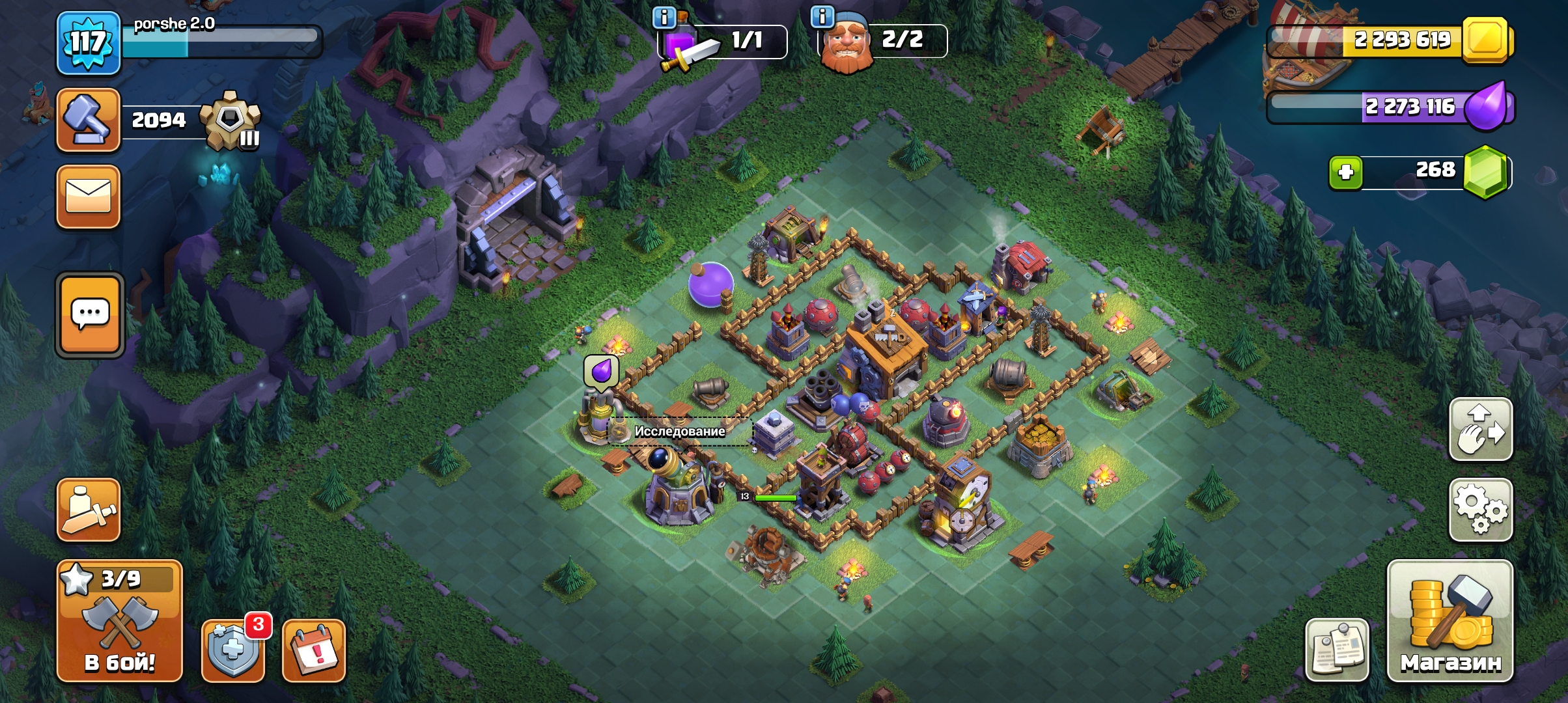Tap the player level 117 badge
Screen dimensions: 1568x703
point(89,43)
